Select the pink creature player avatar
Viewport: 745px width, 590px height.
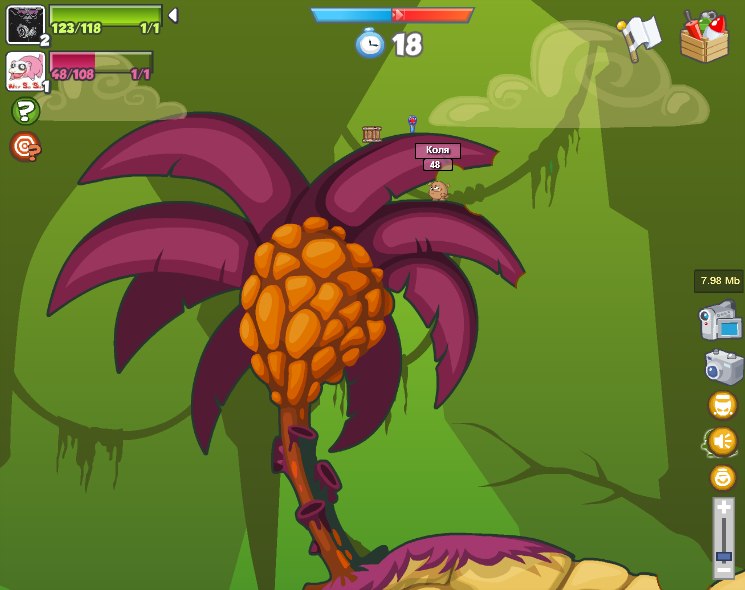25,71
